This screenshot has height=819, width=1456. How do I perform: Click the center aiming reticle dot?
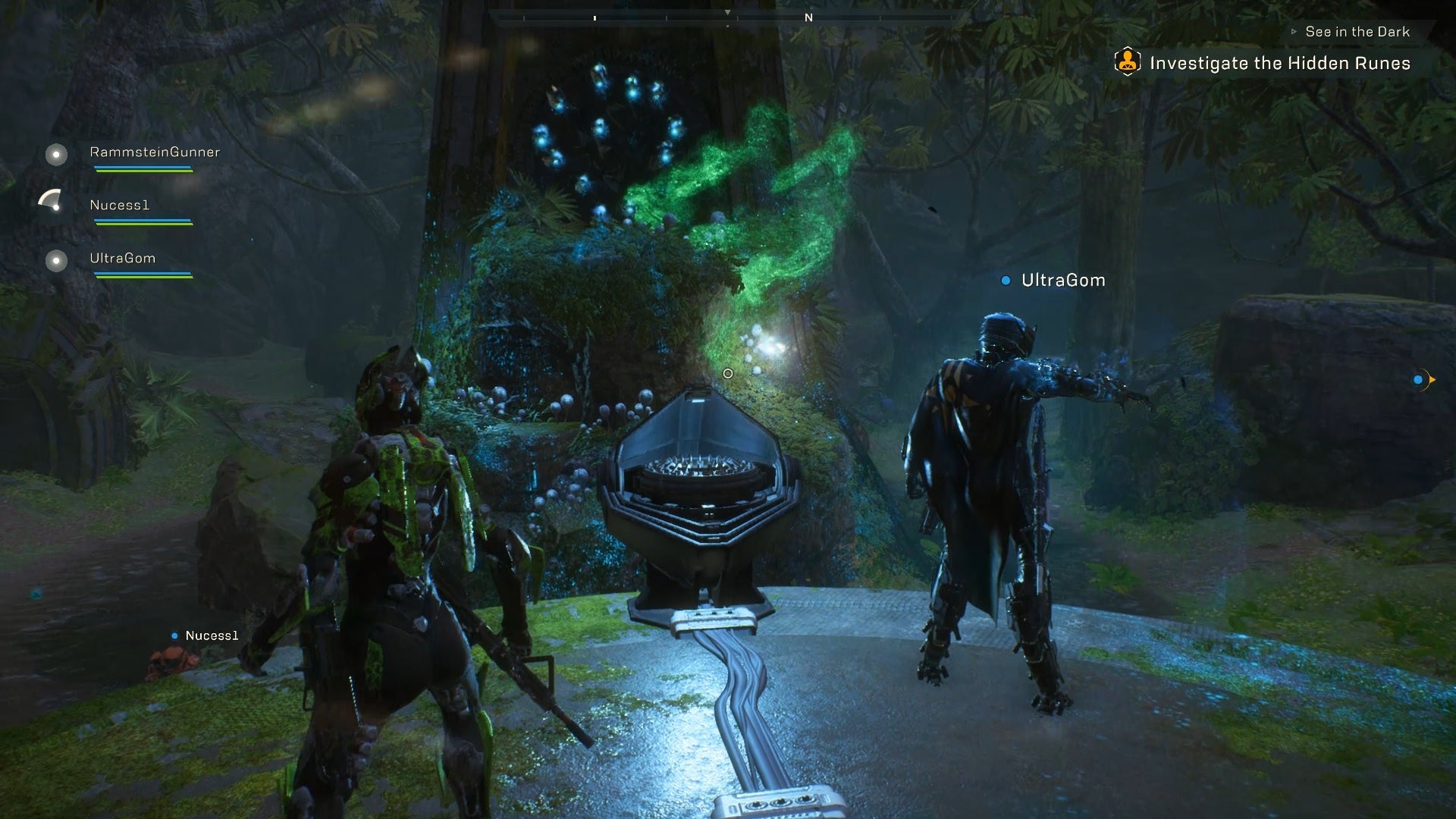point(728,373)
